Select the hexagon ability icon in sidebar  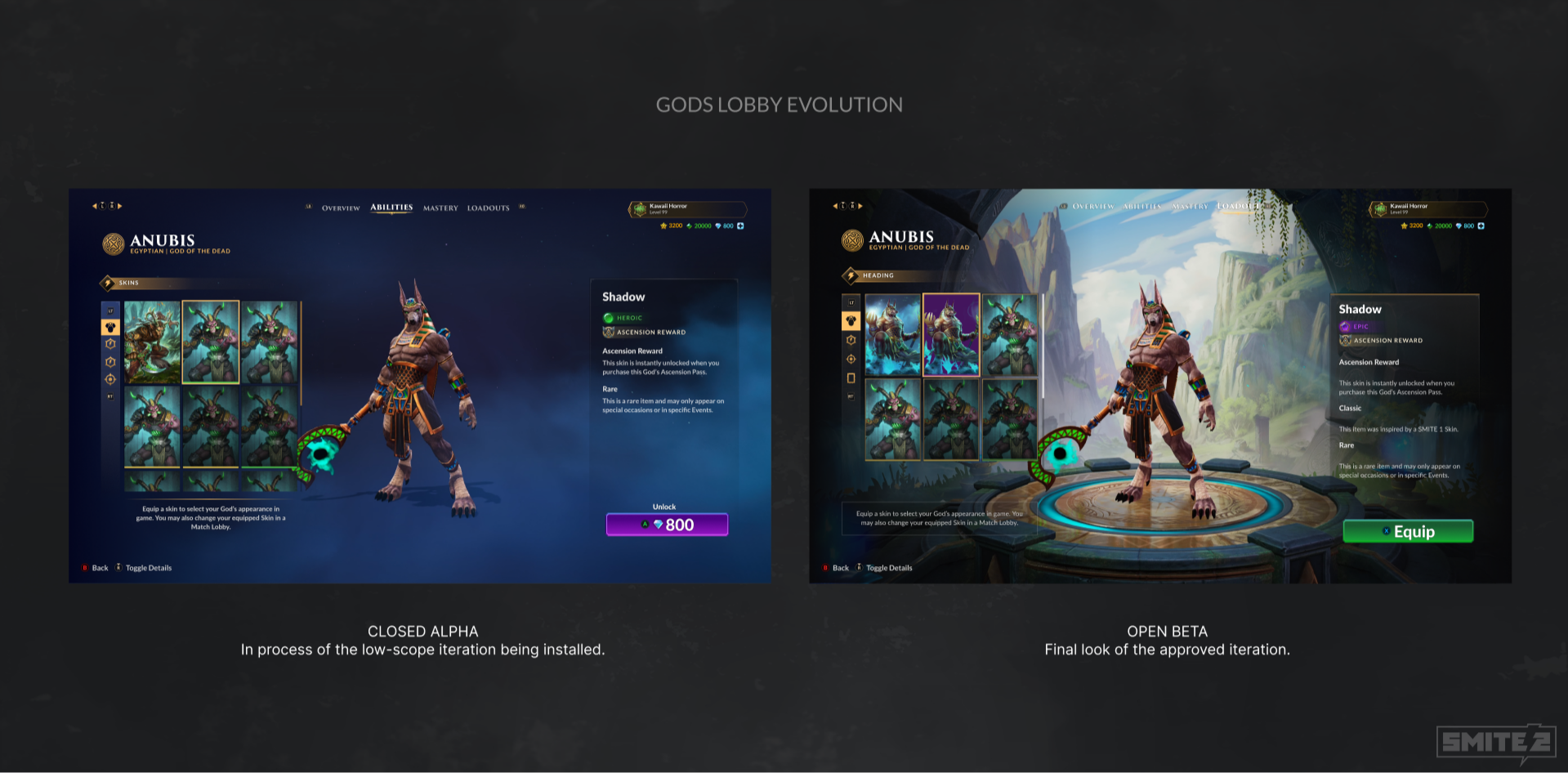click(x=111, y=344)
